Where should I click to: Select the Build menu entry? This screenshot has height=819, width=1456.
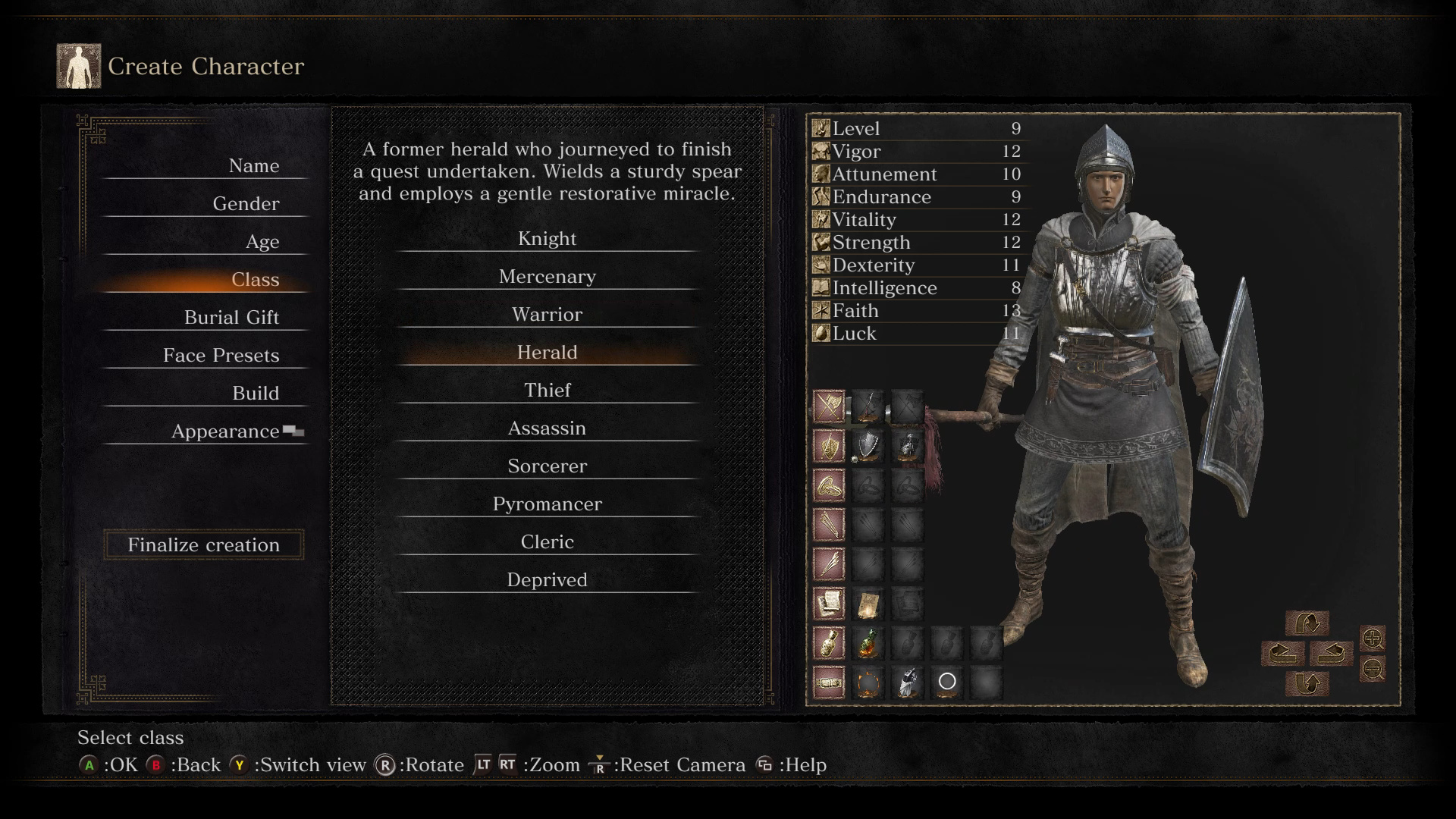point(256,394)
